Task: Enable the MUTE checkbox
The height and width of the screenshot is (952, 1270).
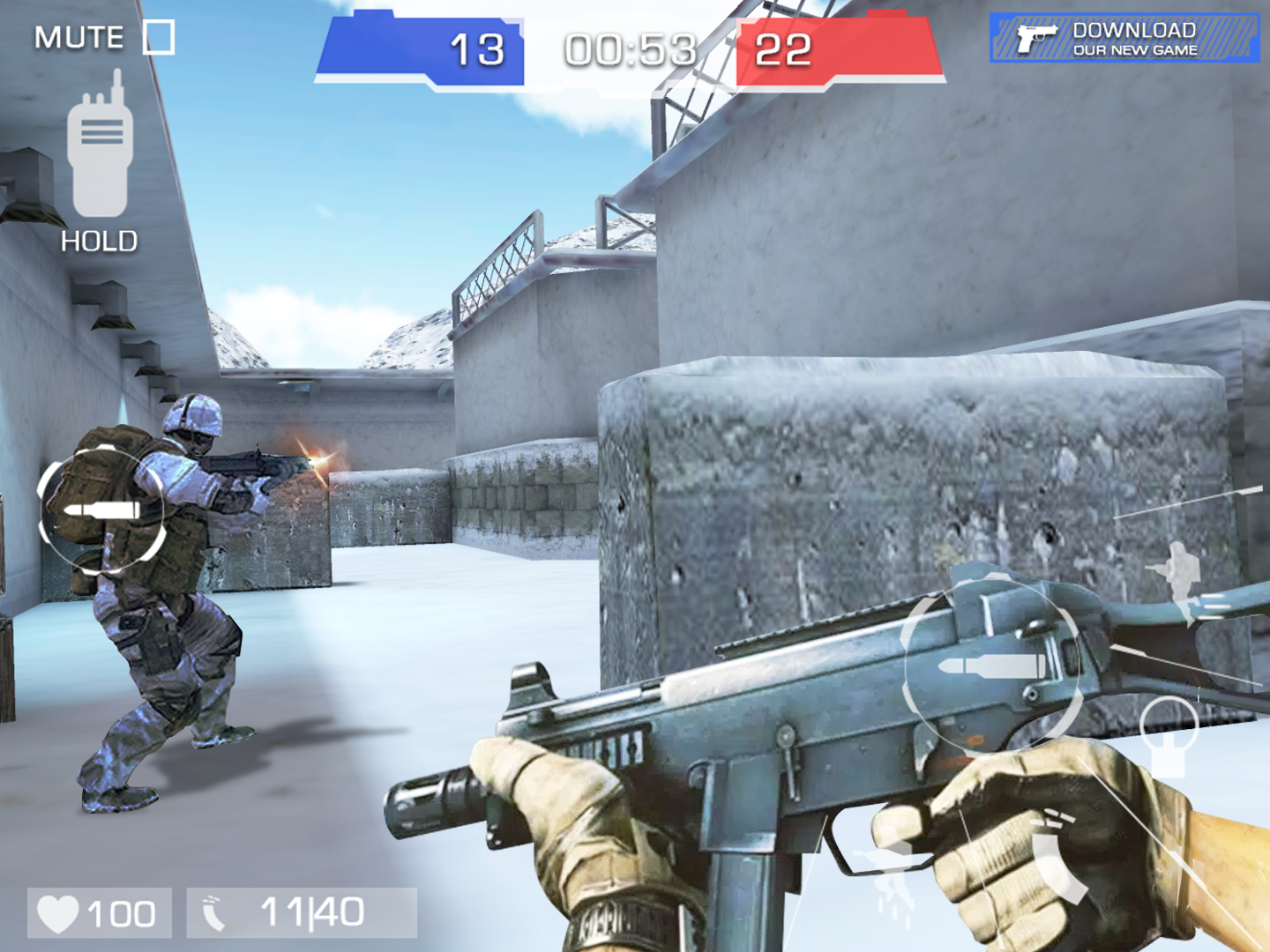Action: tap(157, 37)
